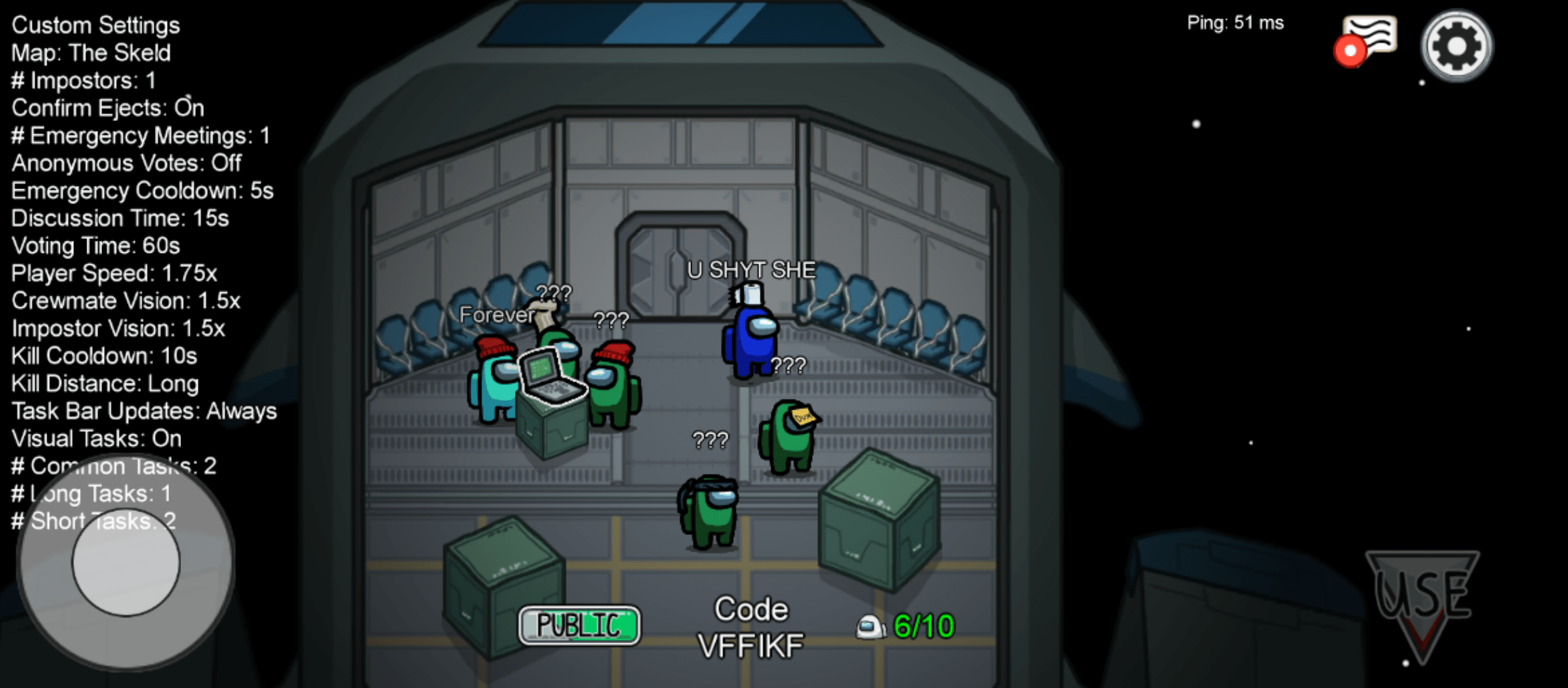Click the Kill Distance: Long entry
The width and height of the screenshot is (1568, 688).
[x=104, y=383]
